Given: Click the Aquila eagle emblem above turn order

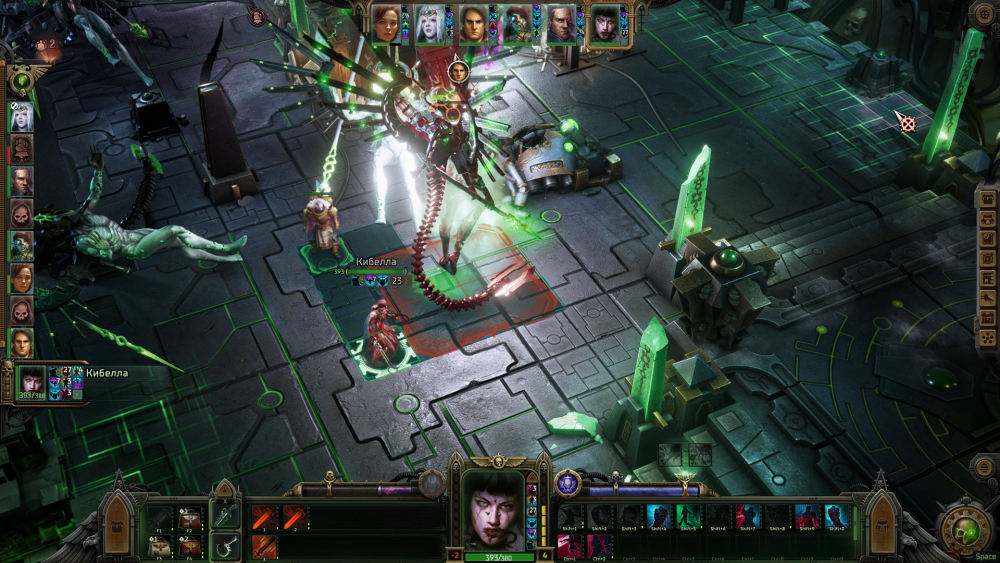Looking at the screenshot, I should [20, 80].
